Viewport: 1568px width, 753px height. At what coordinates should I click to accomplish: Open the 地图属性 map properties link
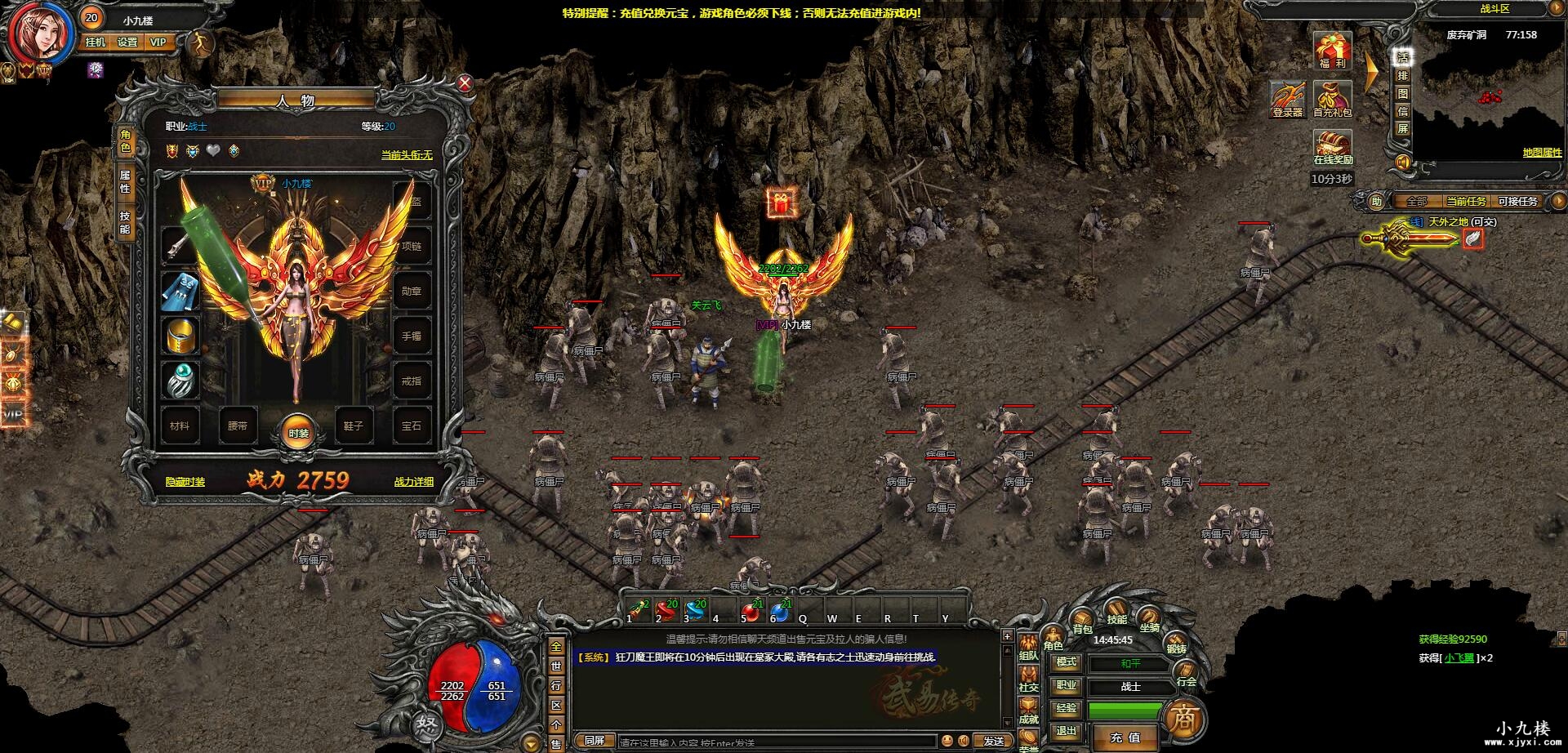[1542, 150]
